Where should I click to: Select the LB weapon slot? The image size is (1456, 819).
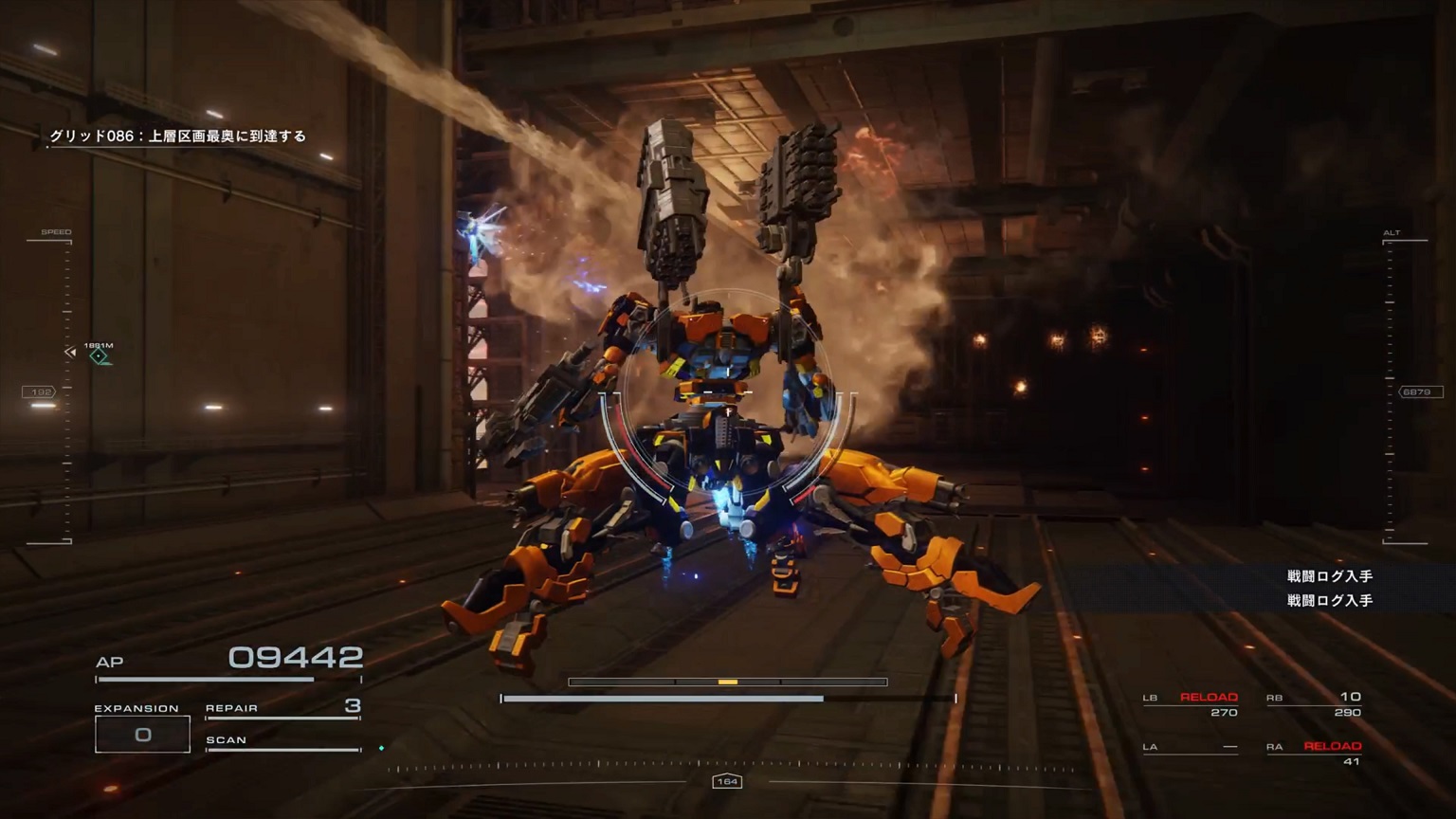1191,703
